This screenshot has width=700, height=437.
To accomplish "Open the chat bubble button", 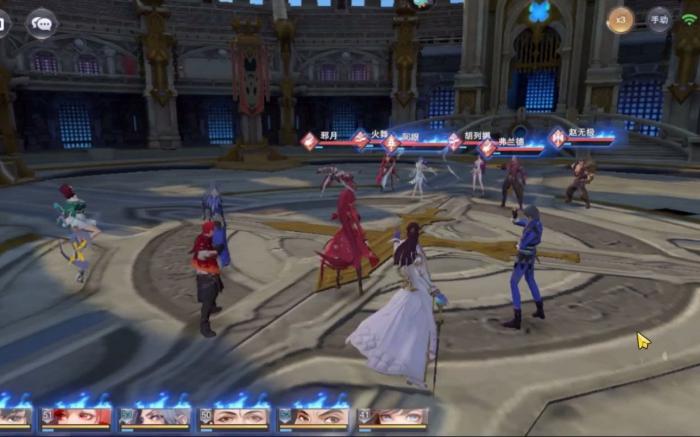I will point(41,22).
